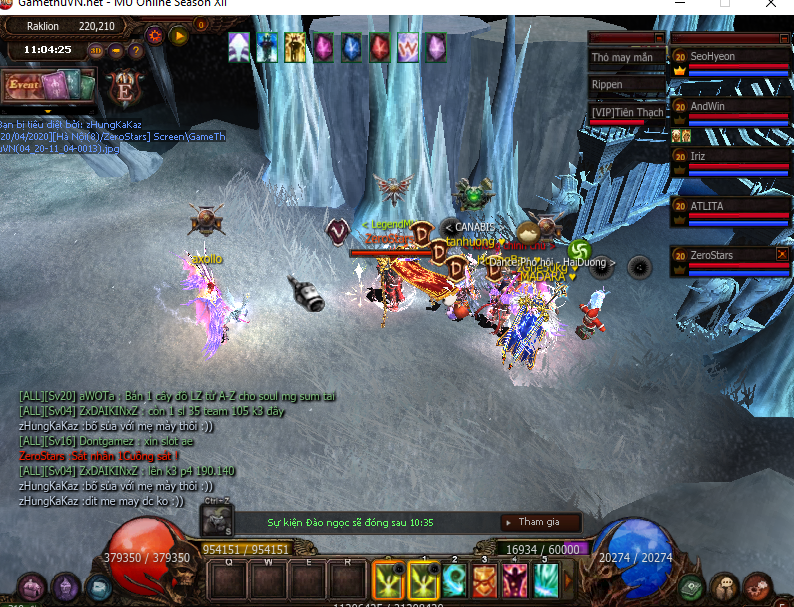Open the Event cards panel
Viewport: 794px width, 607px height.
[46, 85]
